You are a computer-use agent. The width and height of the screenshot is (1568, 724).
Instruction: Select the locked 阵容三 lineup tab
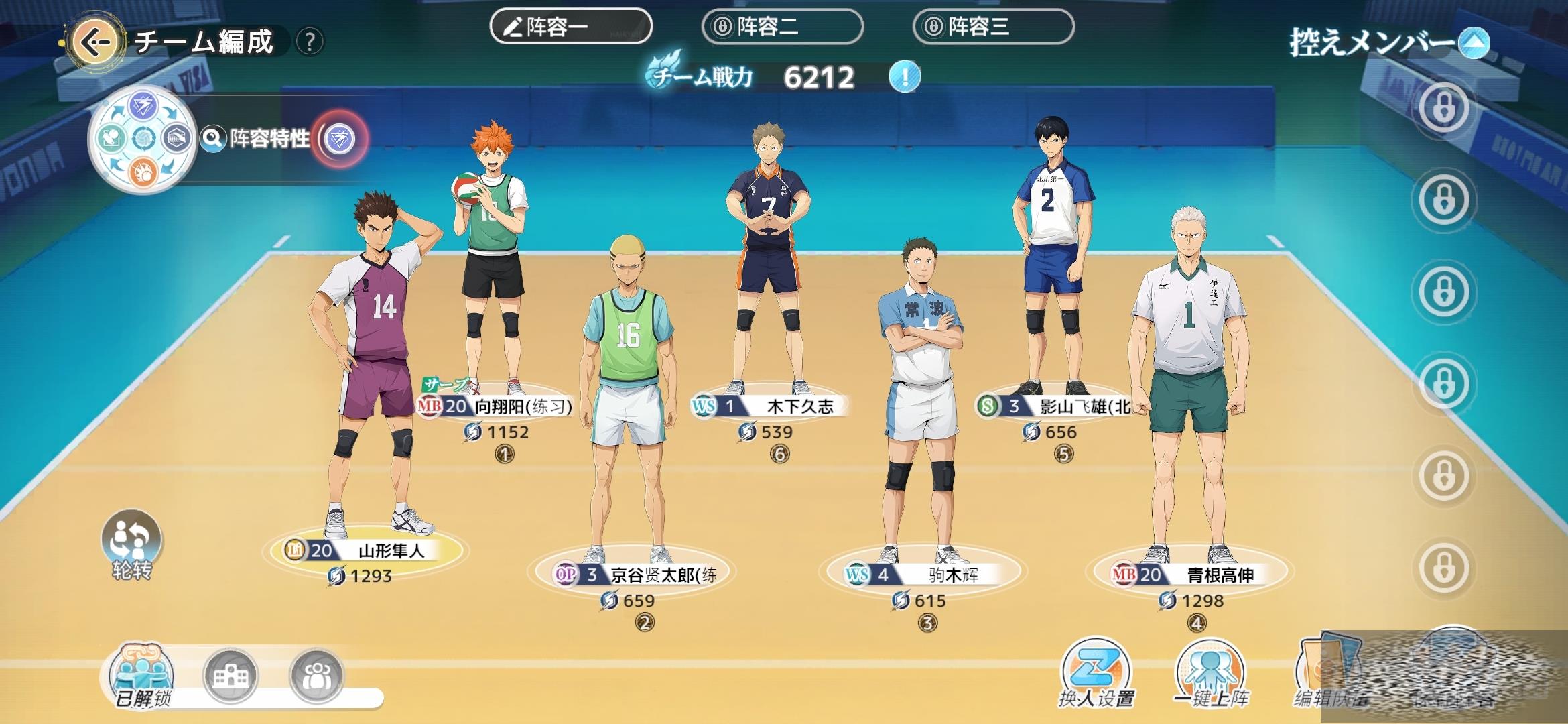993,27
